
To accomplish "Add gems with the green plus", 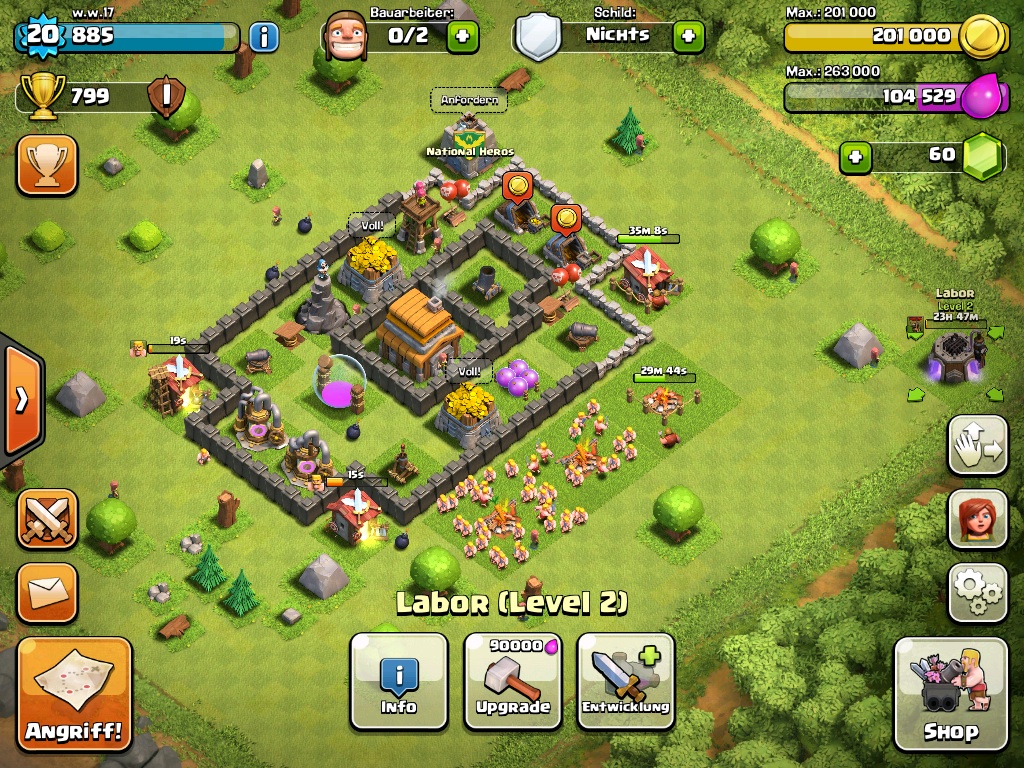I will pos(854,156).
